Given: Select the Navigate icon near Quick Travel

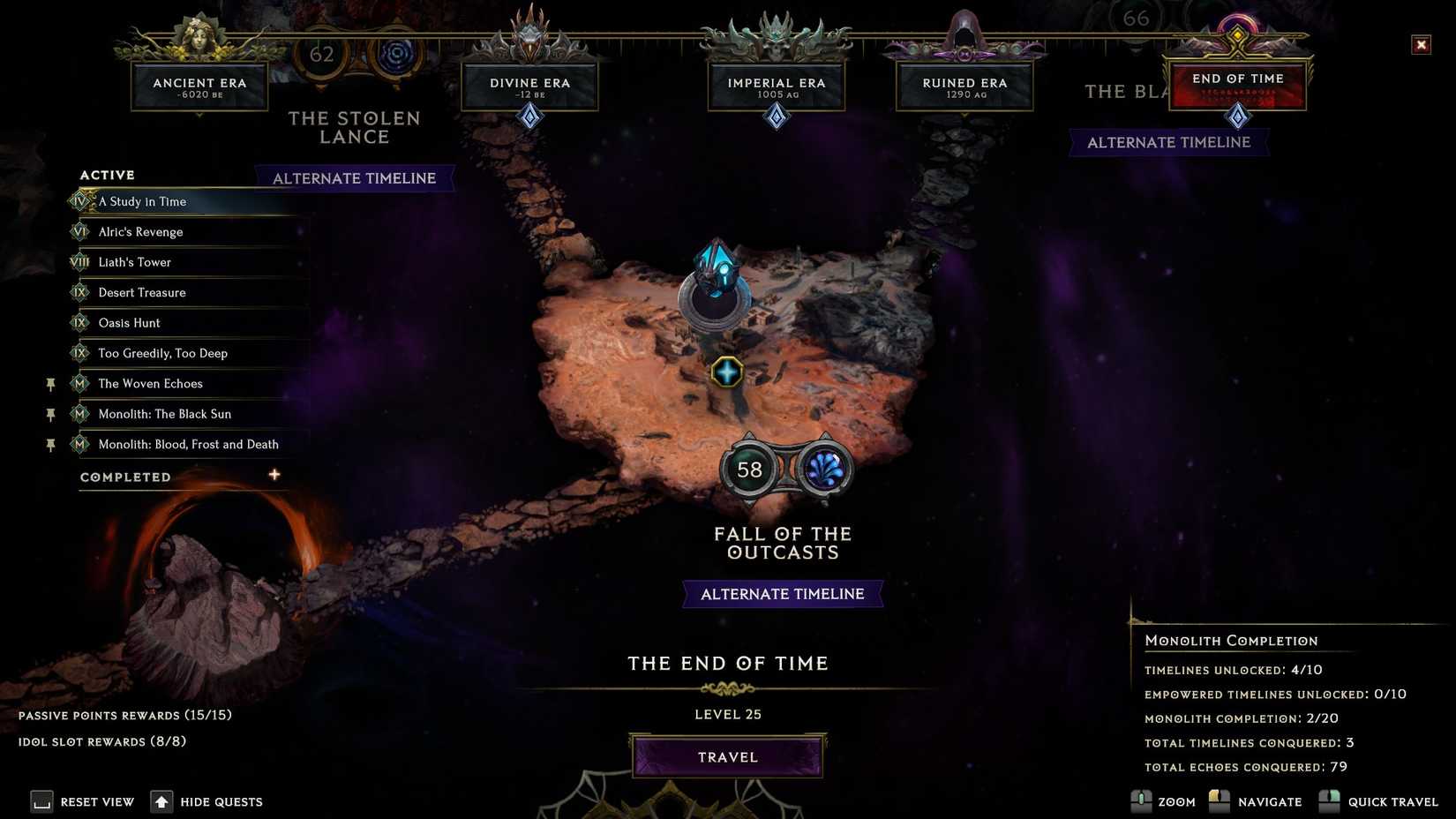Looking at the screenshot, I should point(1220,801).
